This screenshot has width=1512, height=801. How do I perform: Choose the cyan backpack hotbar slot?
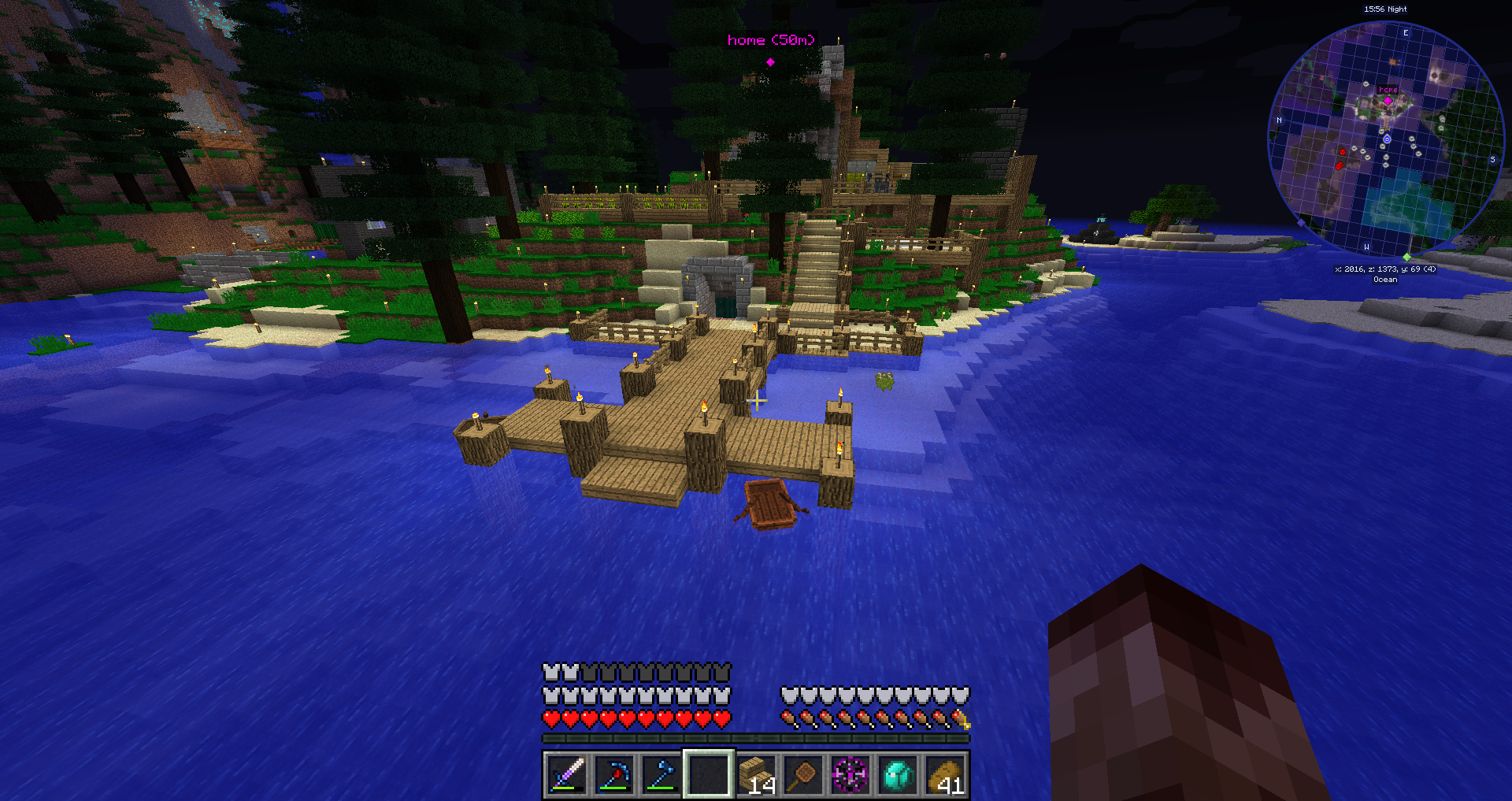coord(899,774)
